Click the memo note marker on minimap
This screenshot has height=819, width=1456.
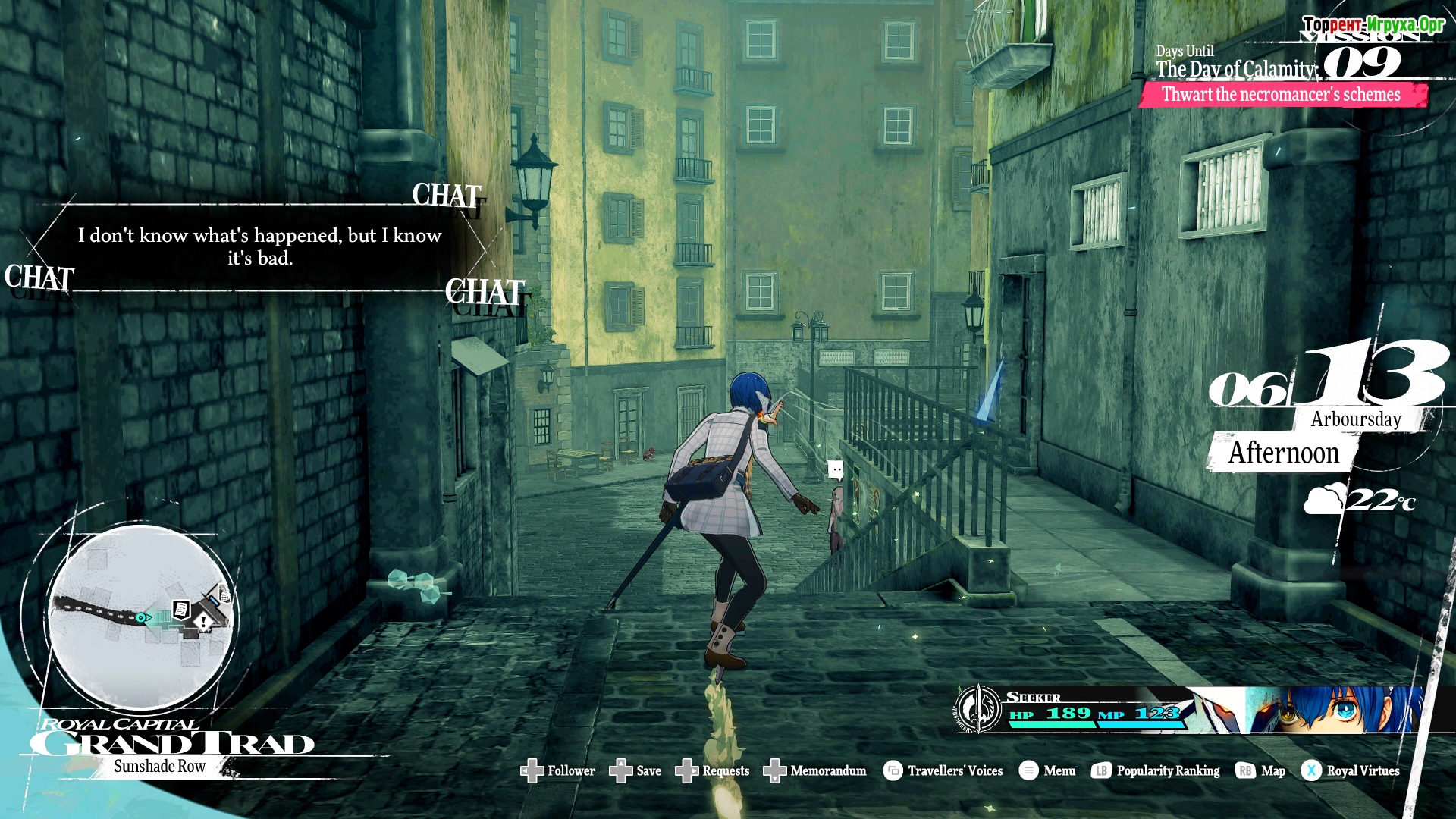click(x=181, y=608)
